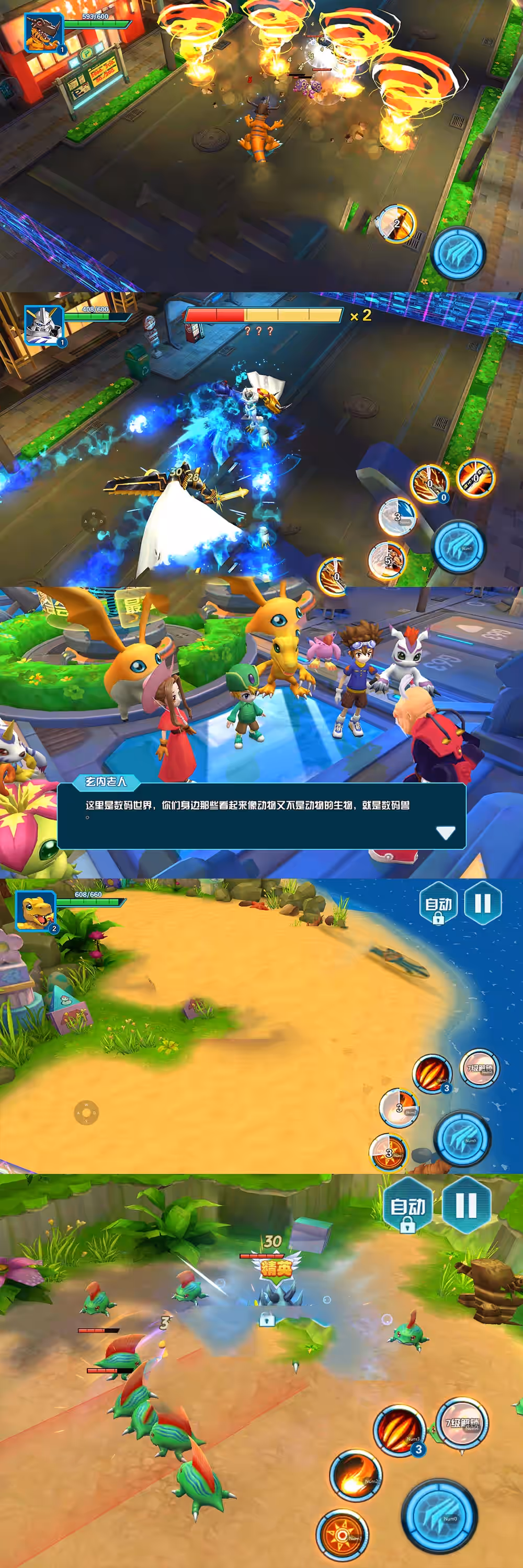523x1568 pixels.
Task: Trigger the blue-white skill on 3 cooldown
Action: point(397,517)
